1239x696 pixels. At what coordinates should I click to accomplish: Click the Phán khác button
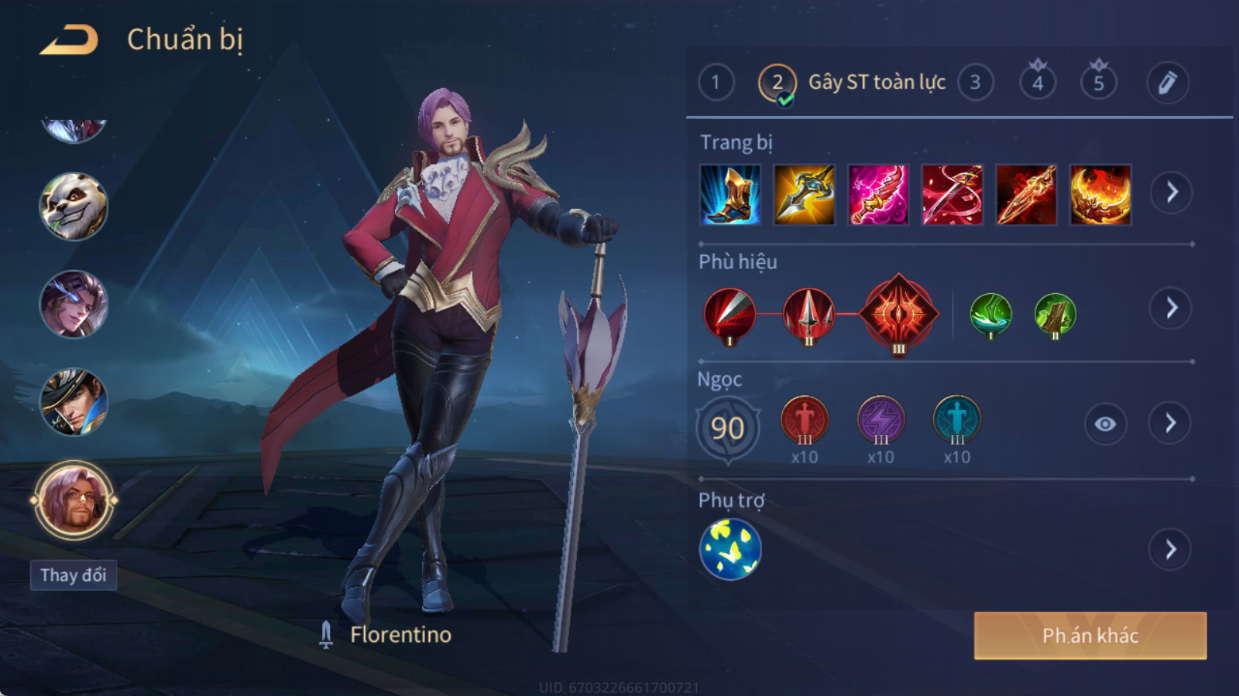(x=1090, y=636)
